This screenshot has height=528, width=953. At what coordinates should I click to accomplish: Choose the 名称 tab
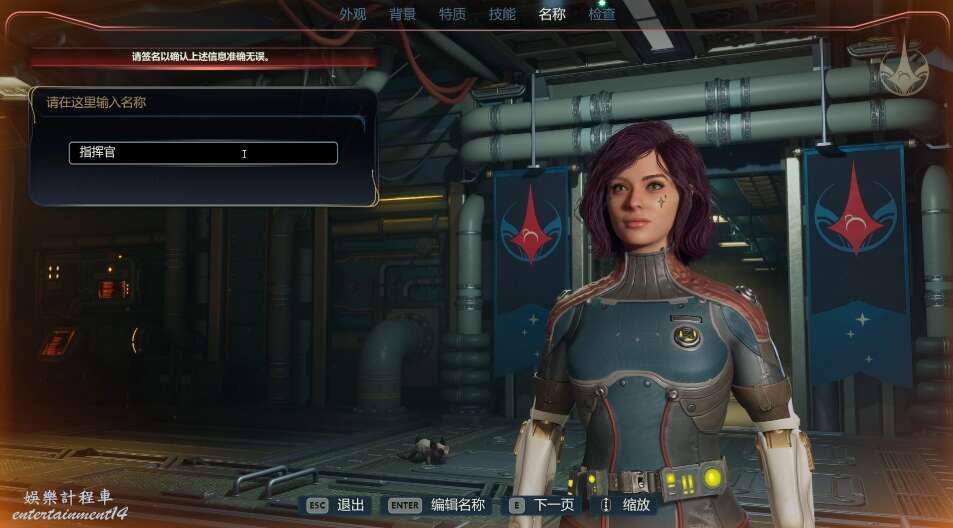(552, 14)
